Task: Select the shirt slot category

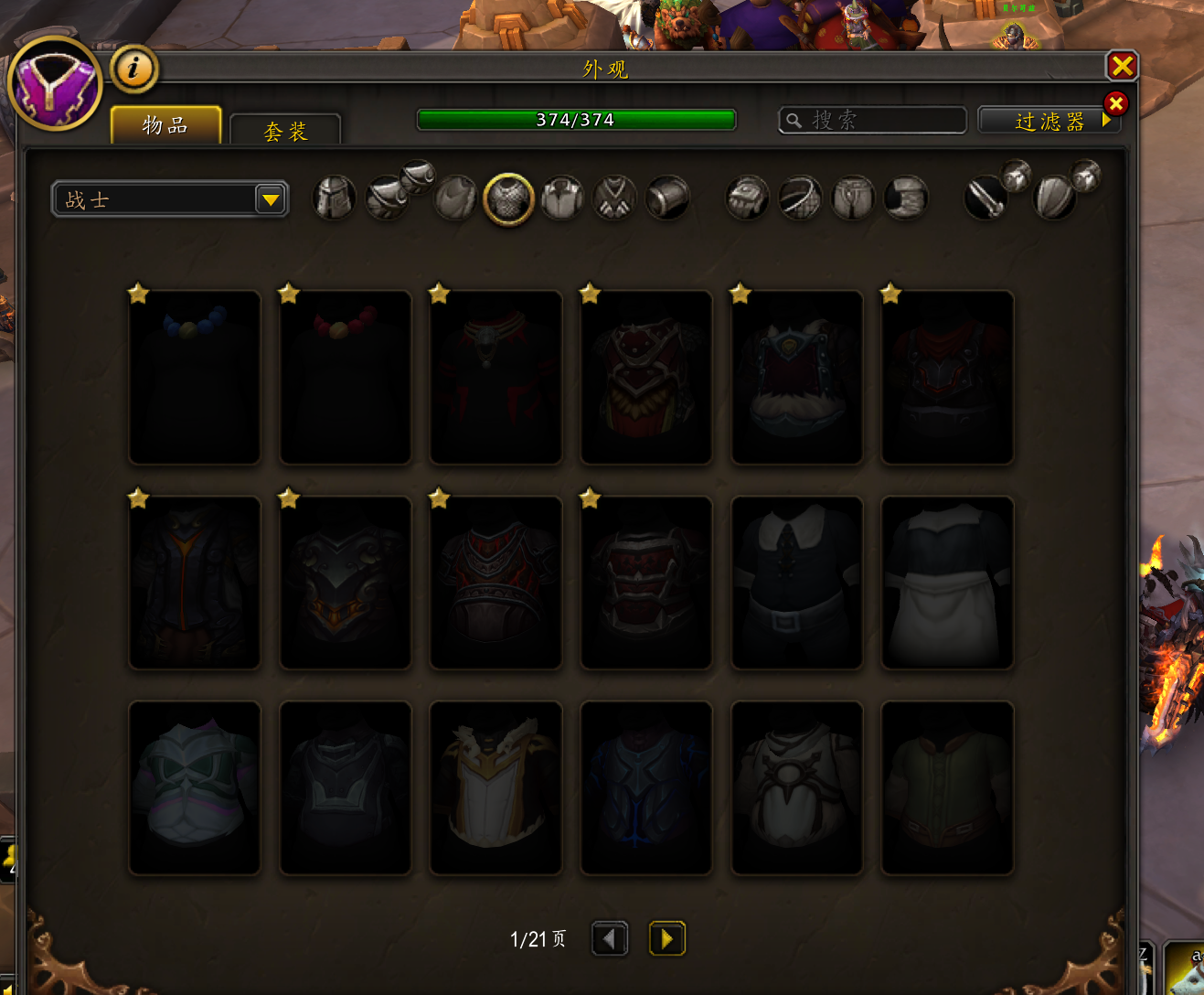Action: (562, 198)
